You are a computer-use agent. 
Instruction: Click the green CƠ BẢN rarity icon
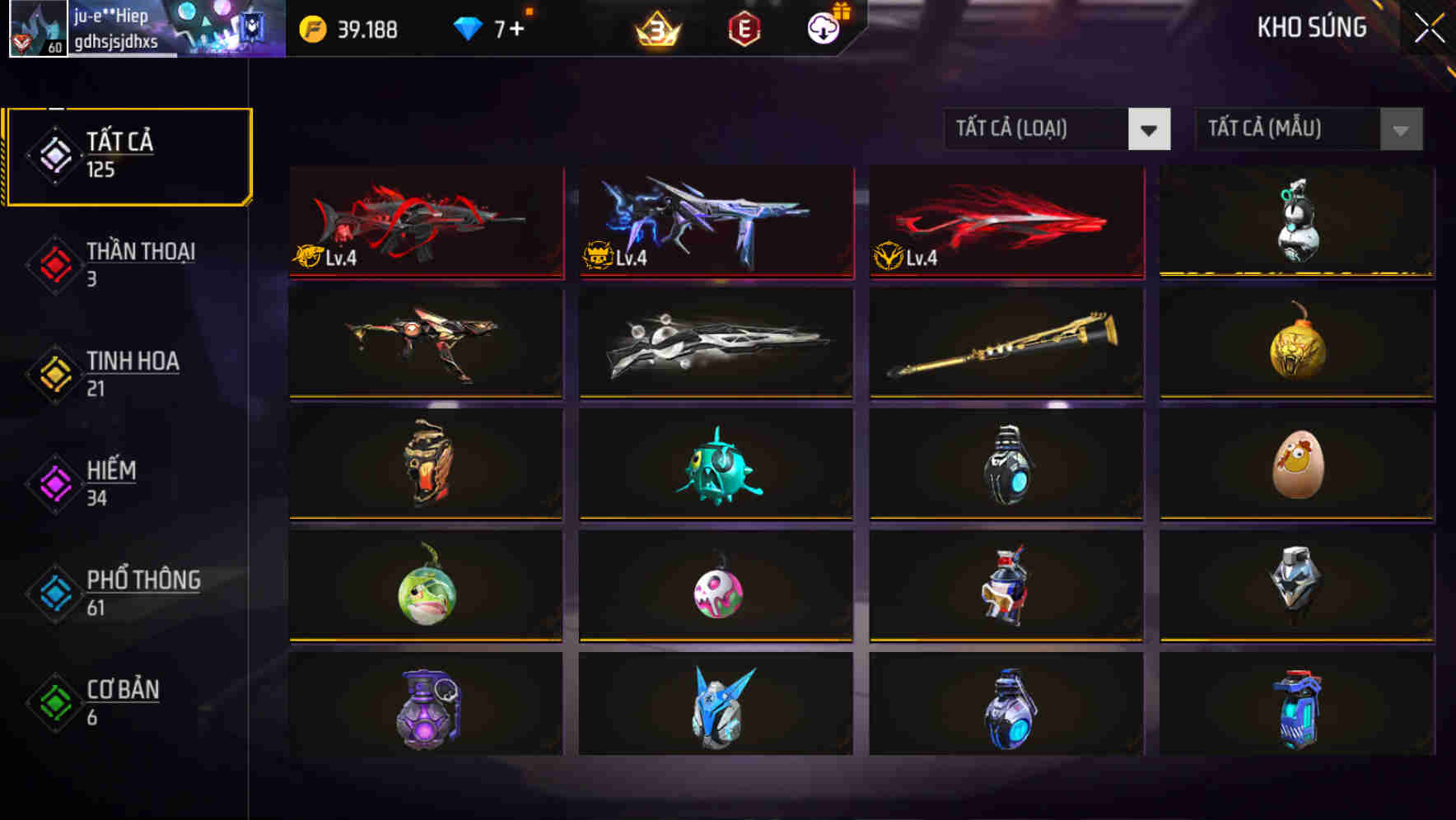53,704
